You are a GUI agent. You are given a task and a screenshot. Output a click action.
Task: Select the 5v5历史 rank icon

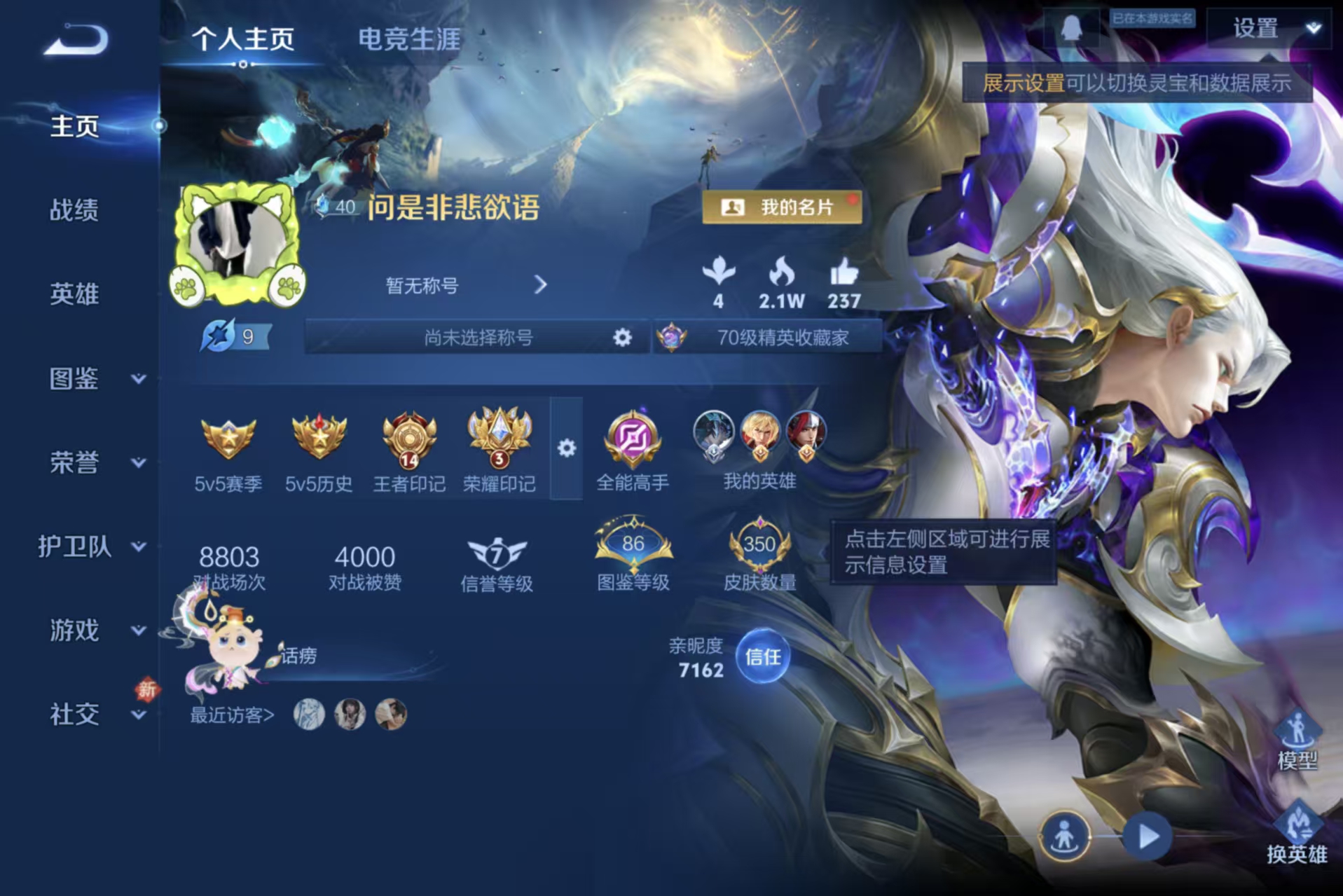coord(319,443)
